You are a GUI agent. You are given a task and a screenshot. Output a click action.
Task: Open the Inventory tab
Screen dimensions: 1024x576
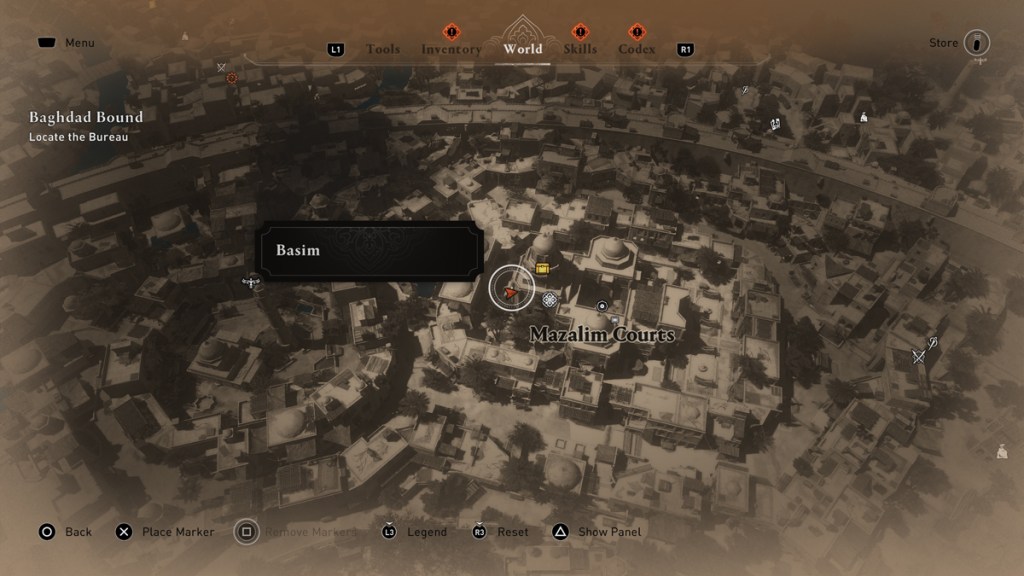coord(451,49)
